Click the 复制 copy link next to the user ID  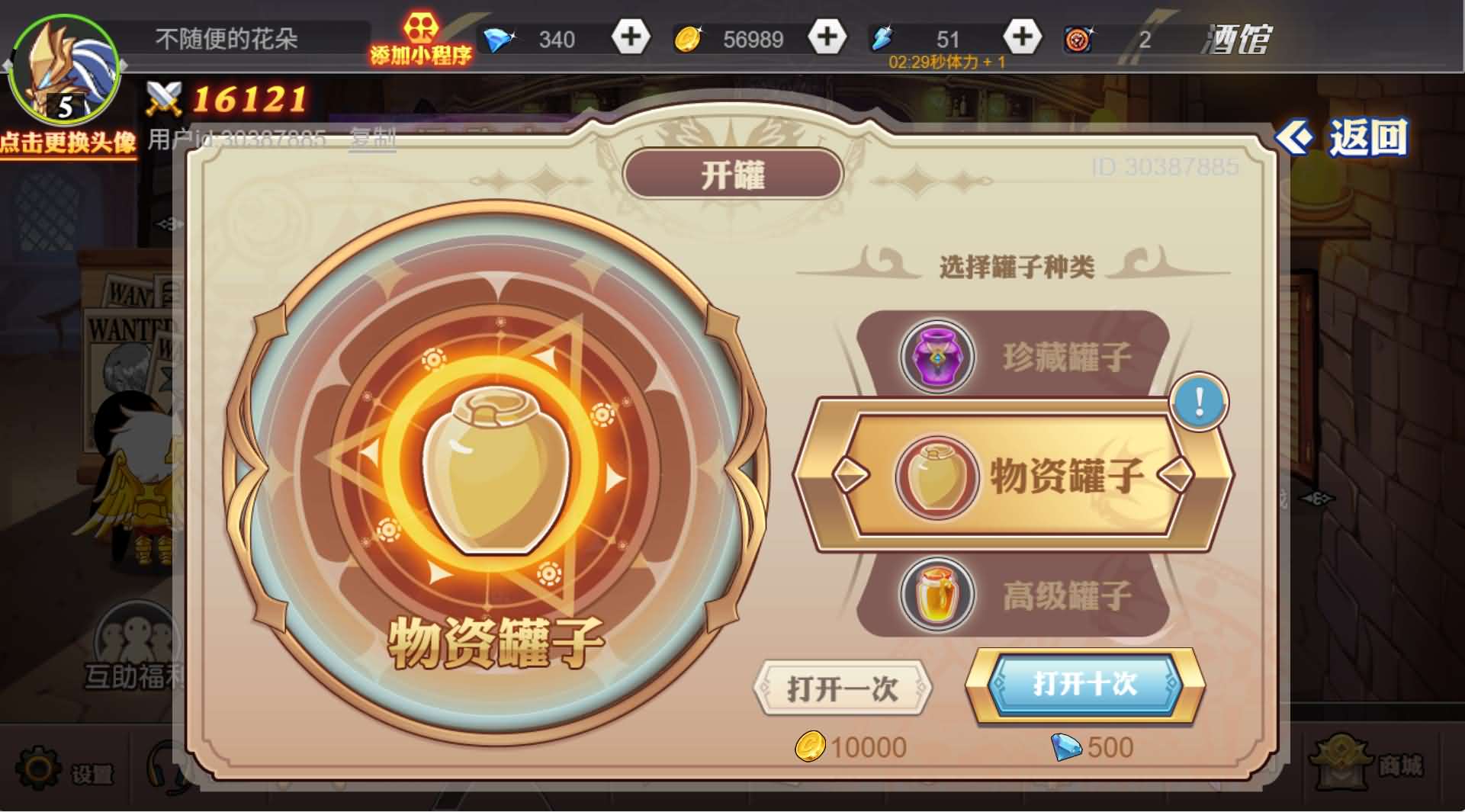click(x=371, y=137)
